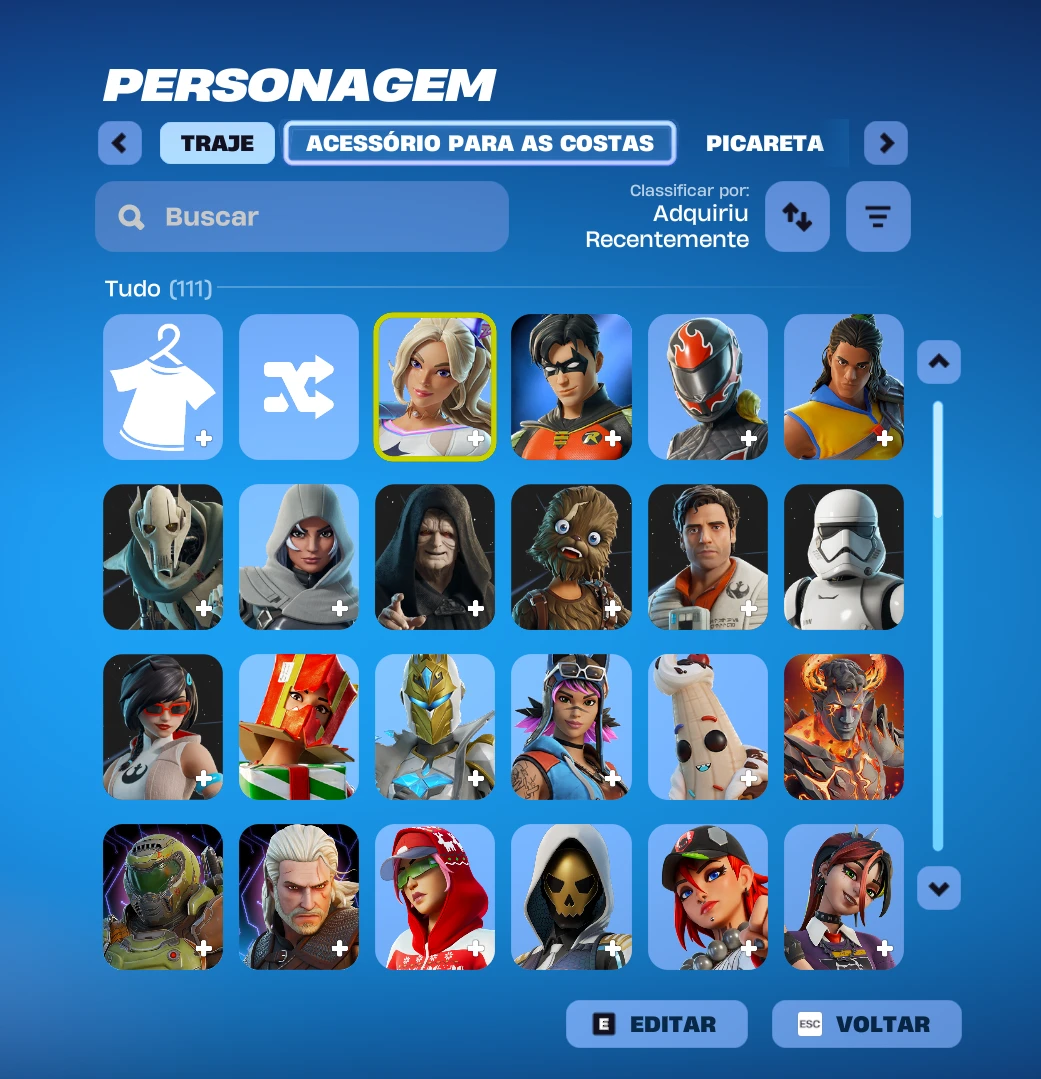This screenshot has height=1079, width=1041.
Task: Choose the Emperor Palpatine hooded skin
Action: point(435,557)
